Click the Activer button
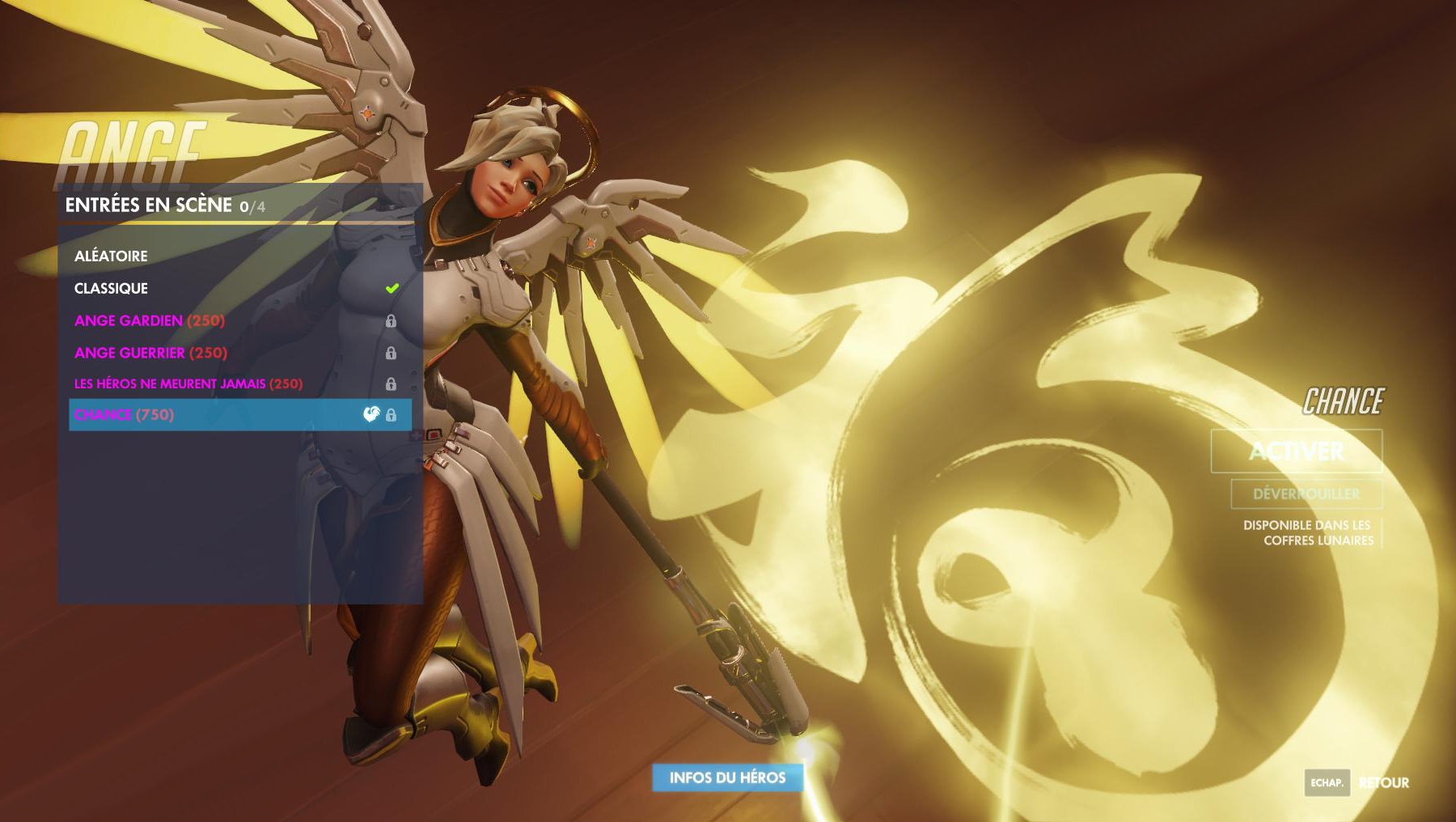The image size is (1456, 822). pyautogui.click(x=1296, y=451)
